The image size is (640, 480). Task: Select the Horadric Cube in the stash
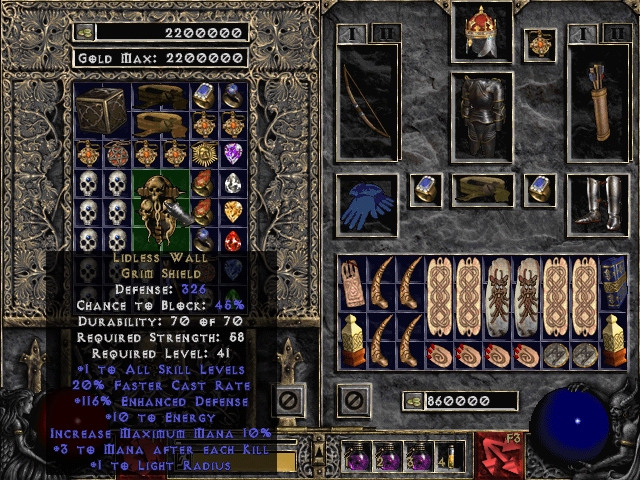click(101, 109)
